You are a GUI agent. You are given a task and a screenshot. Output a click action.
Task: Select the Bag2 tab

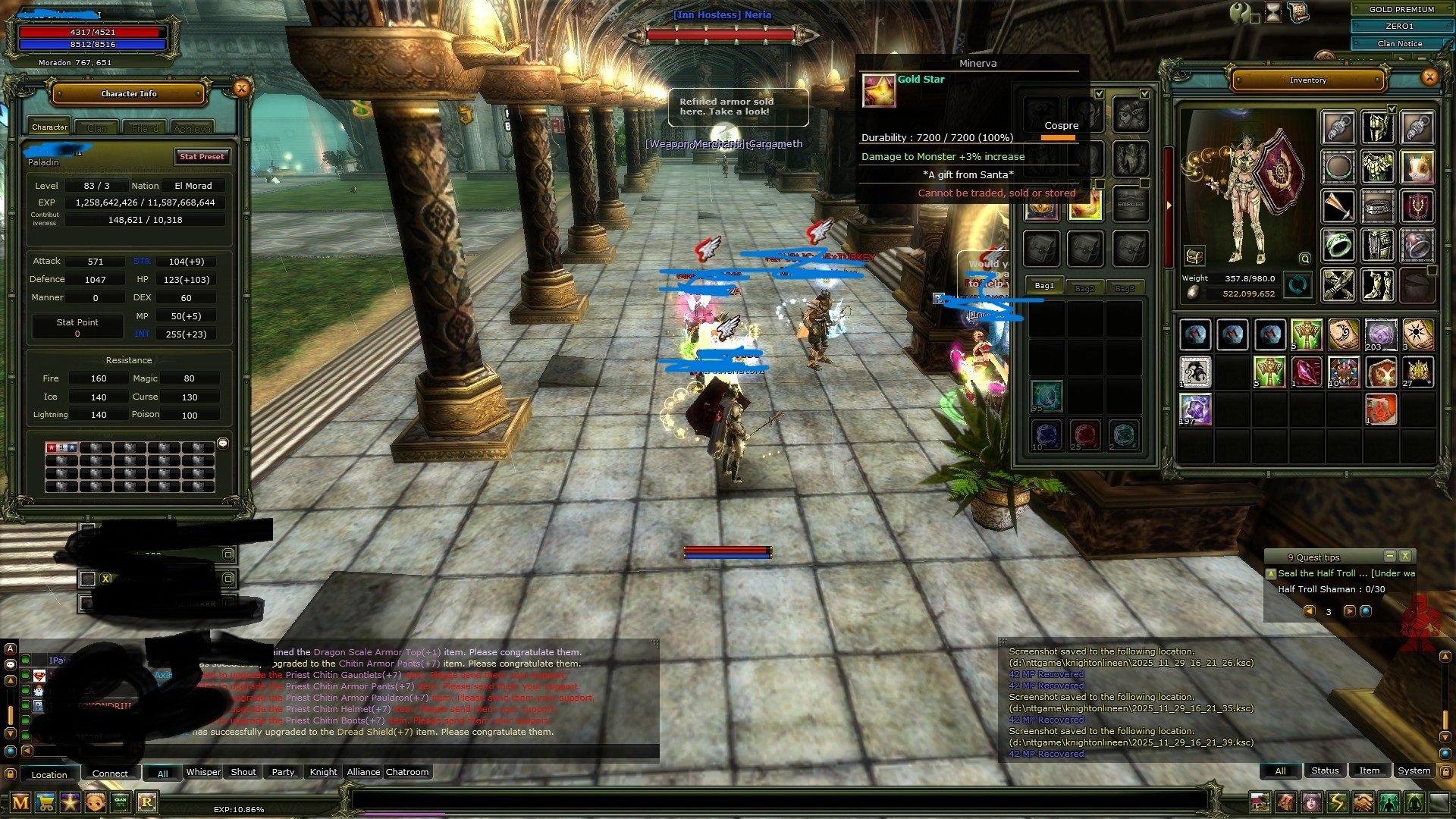(x=1084, y=288)
